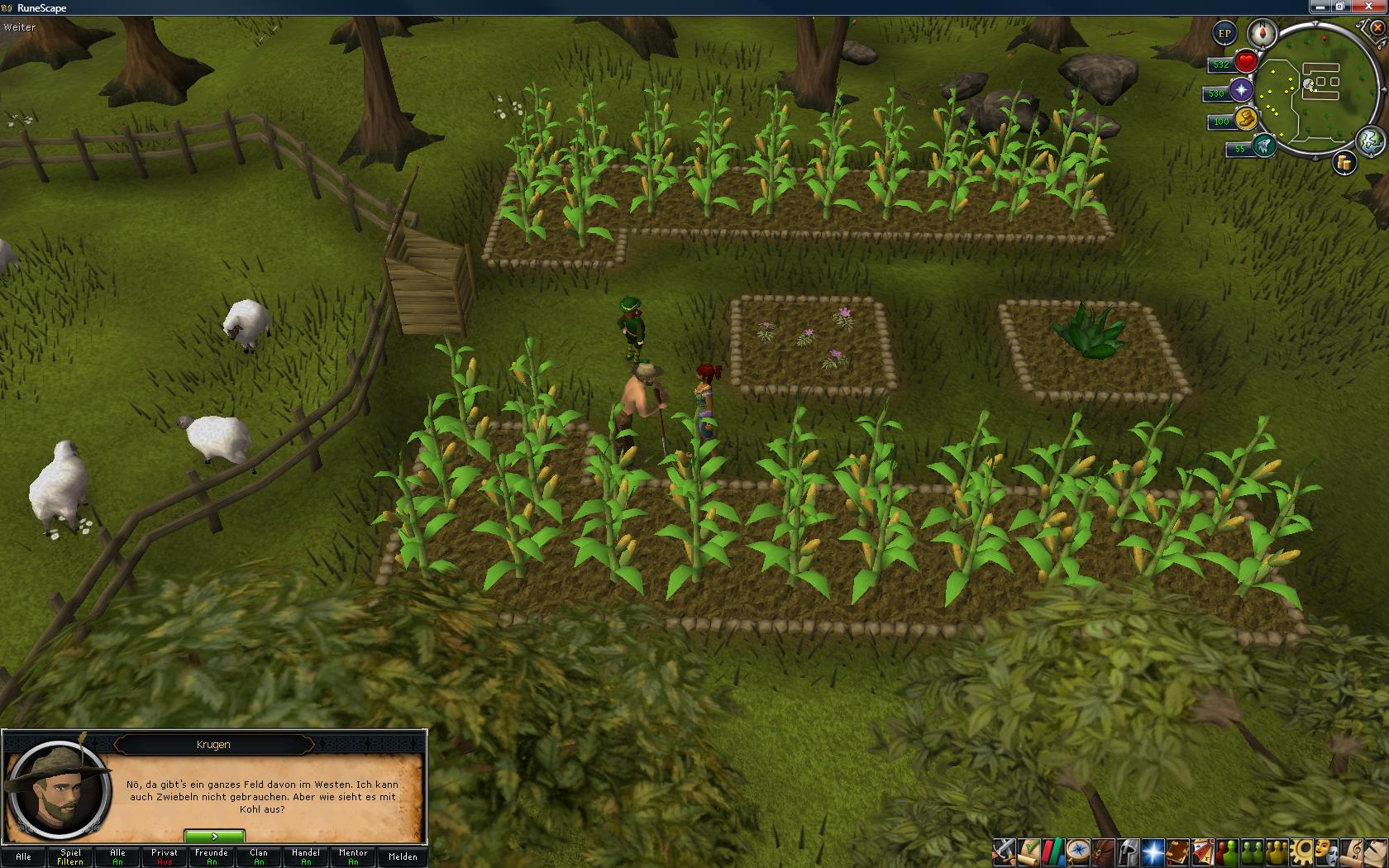The width and height of the screenshot is (1389, 868).
Task: Toggle the Privat chat filter
Action: [165, 856]
